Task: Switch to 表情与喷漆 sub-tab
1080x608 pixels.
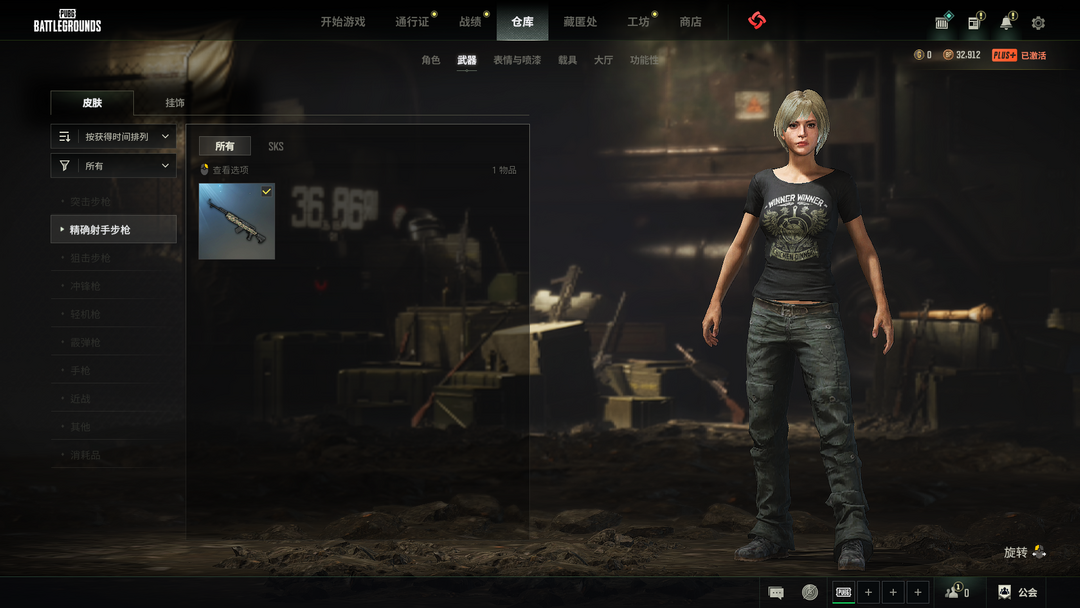Action: point(516,61)
